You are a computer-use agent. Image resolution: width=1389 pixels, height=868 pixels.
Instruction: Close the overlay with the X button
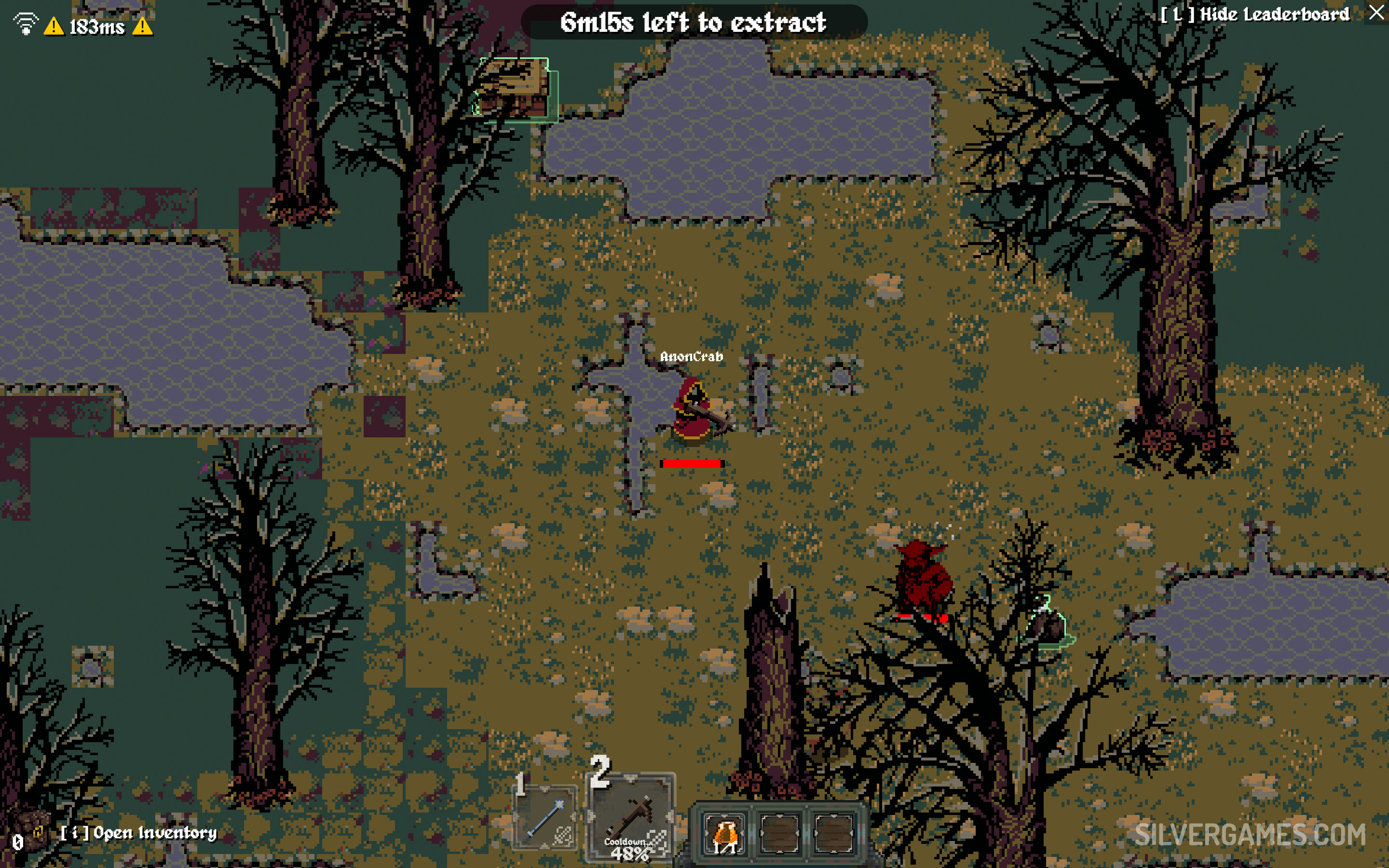1376,13
